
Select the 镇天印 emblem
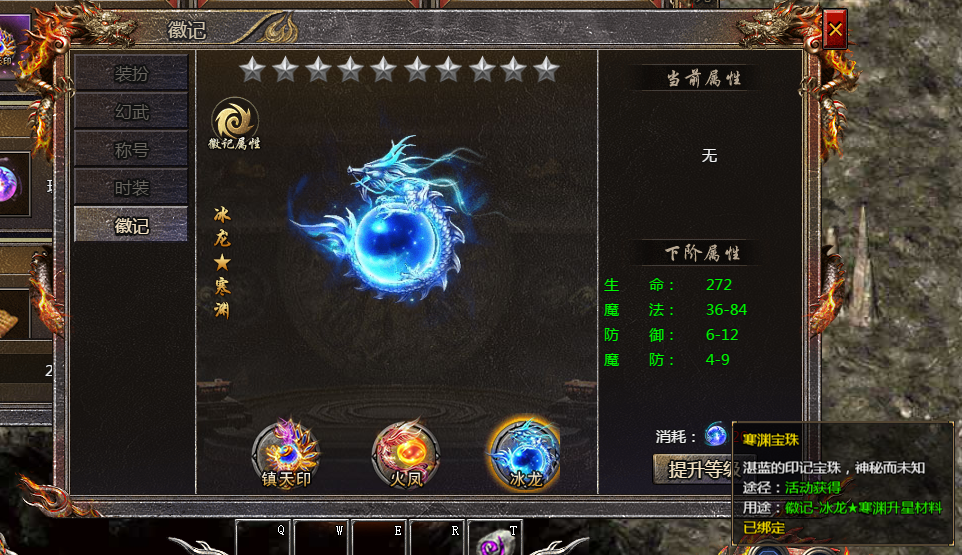pyautogui.click(x=285, y=450)
